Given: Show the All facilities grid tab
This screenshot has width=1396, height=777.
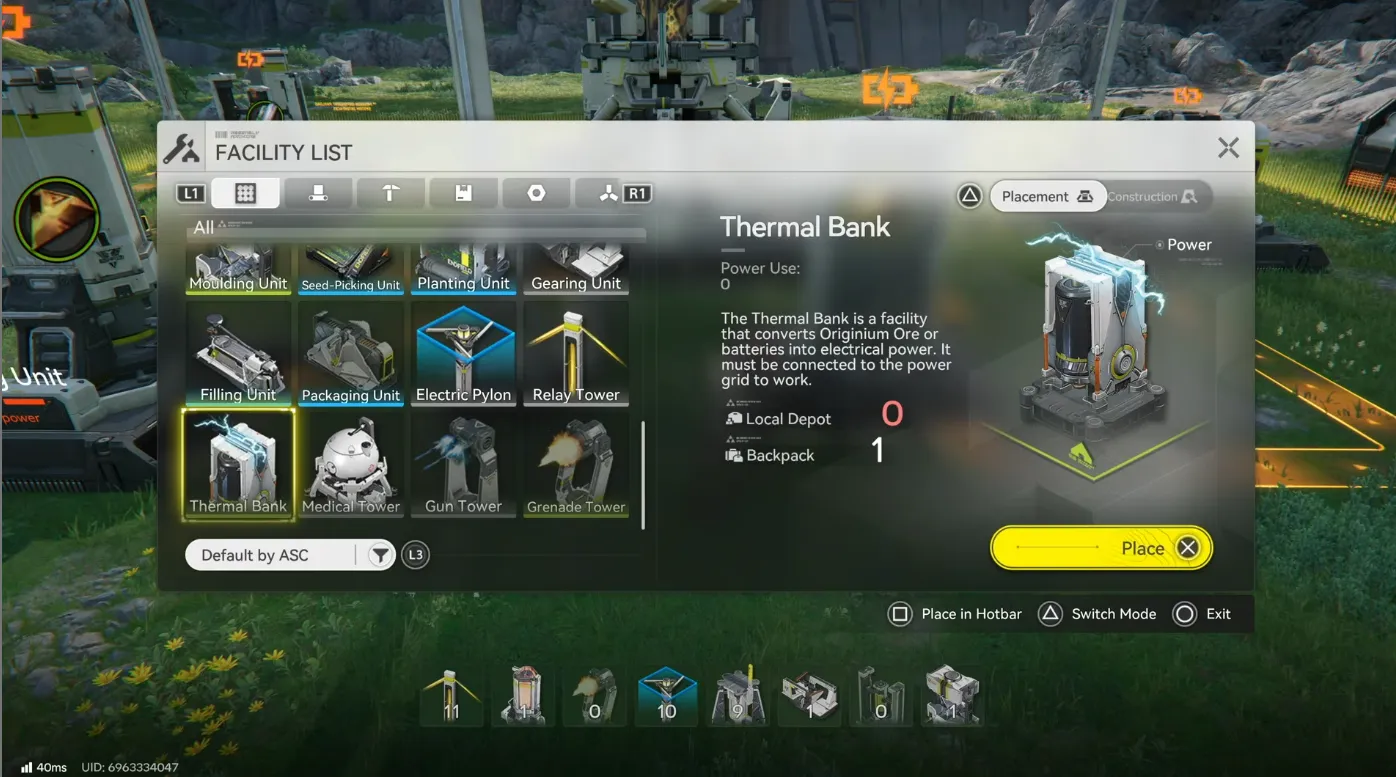Looking at the screenshot, I should click(245, 194).
